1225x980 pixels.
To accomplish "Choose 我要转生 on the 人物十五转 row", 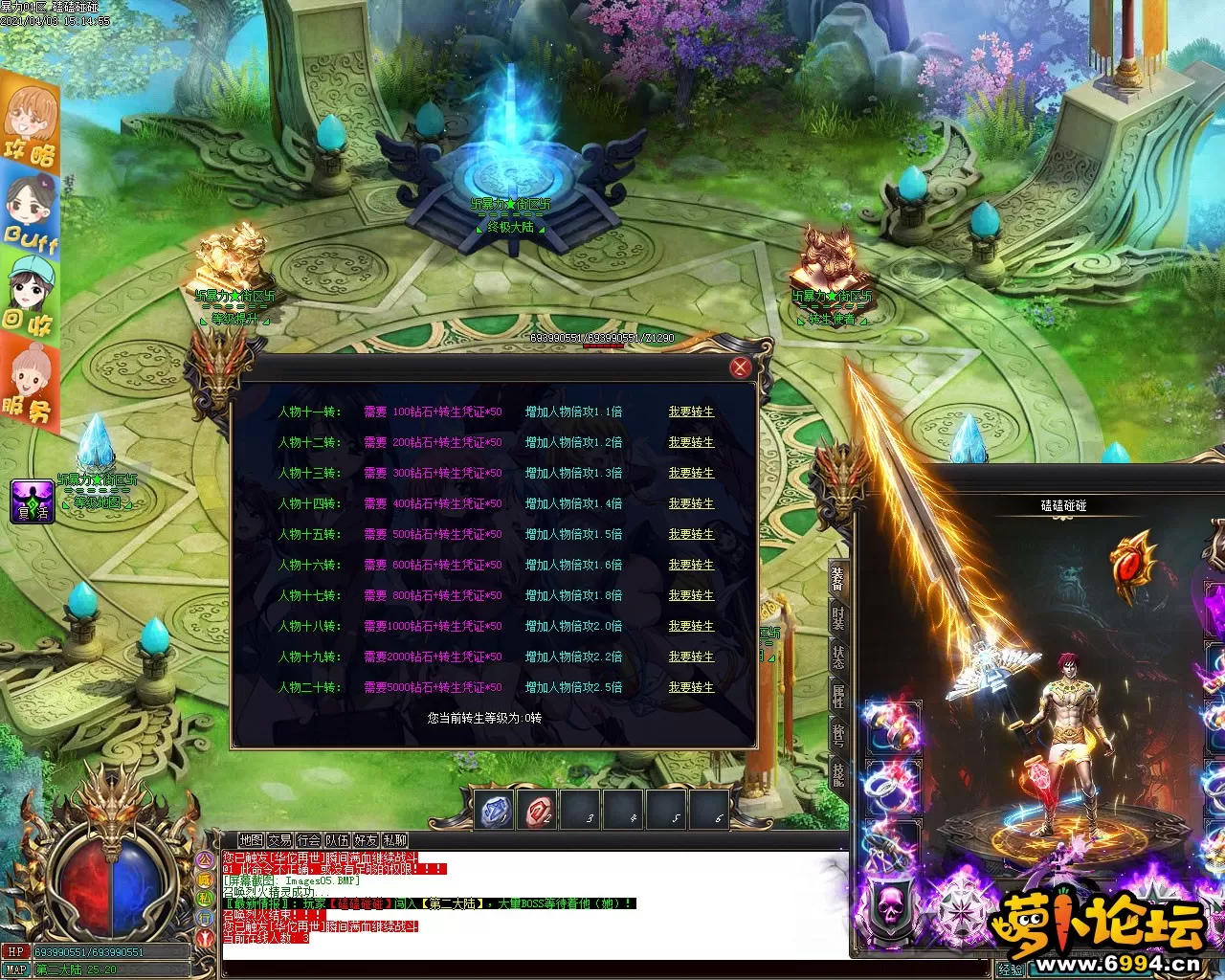I will tap(691, 534).
